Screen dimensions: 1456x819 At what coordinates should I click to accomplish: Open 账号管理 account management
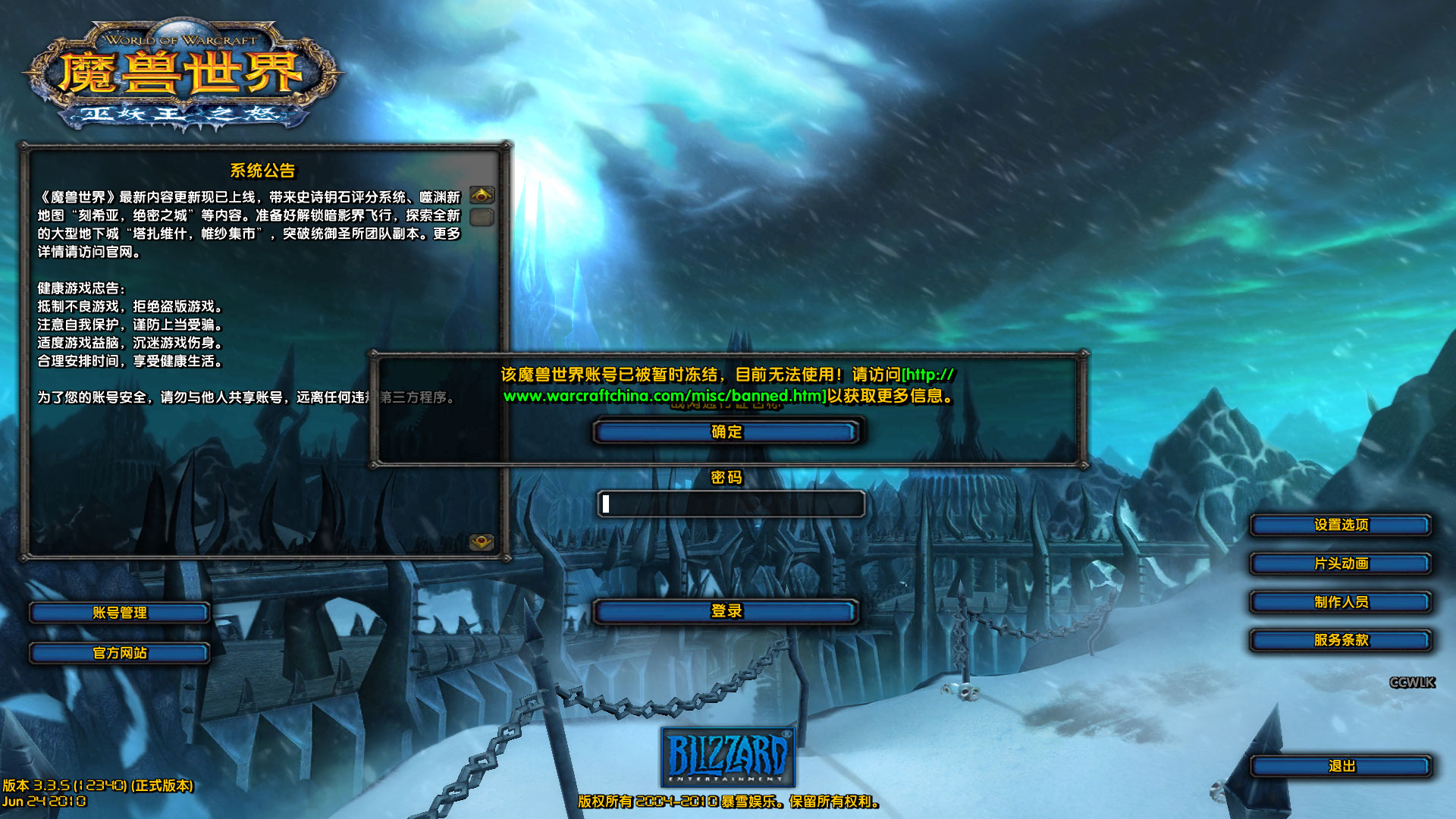(119, 613)
